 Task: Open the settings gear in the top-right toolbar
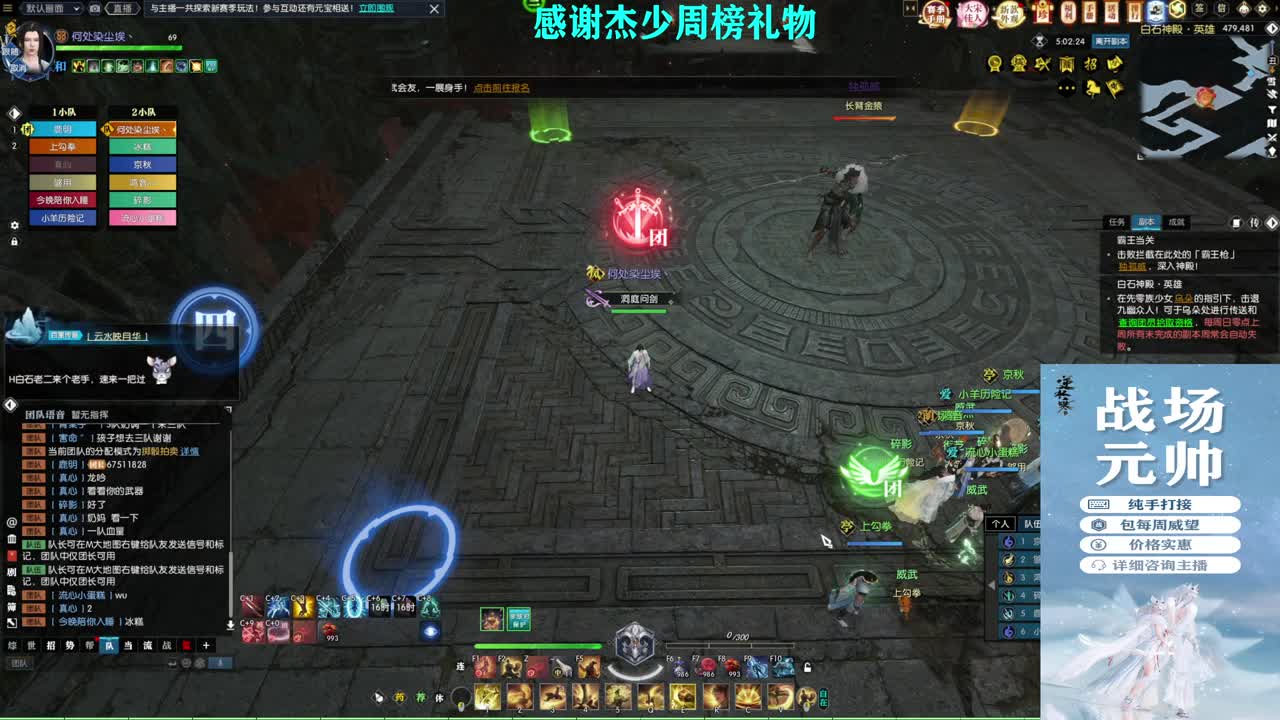coord(1263,9)
